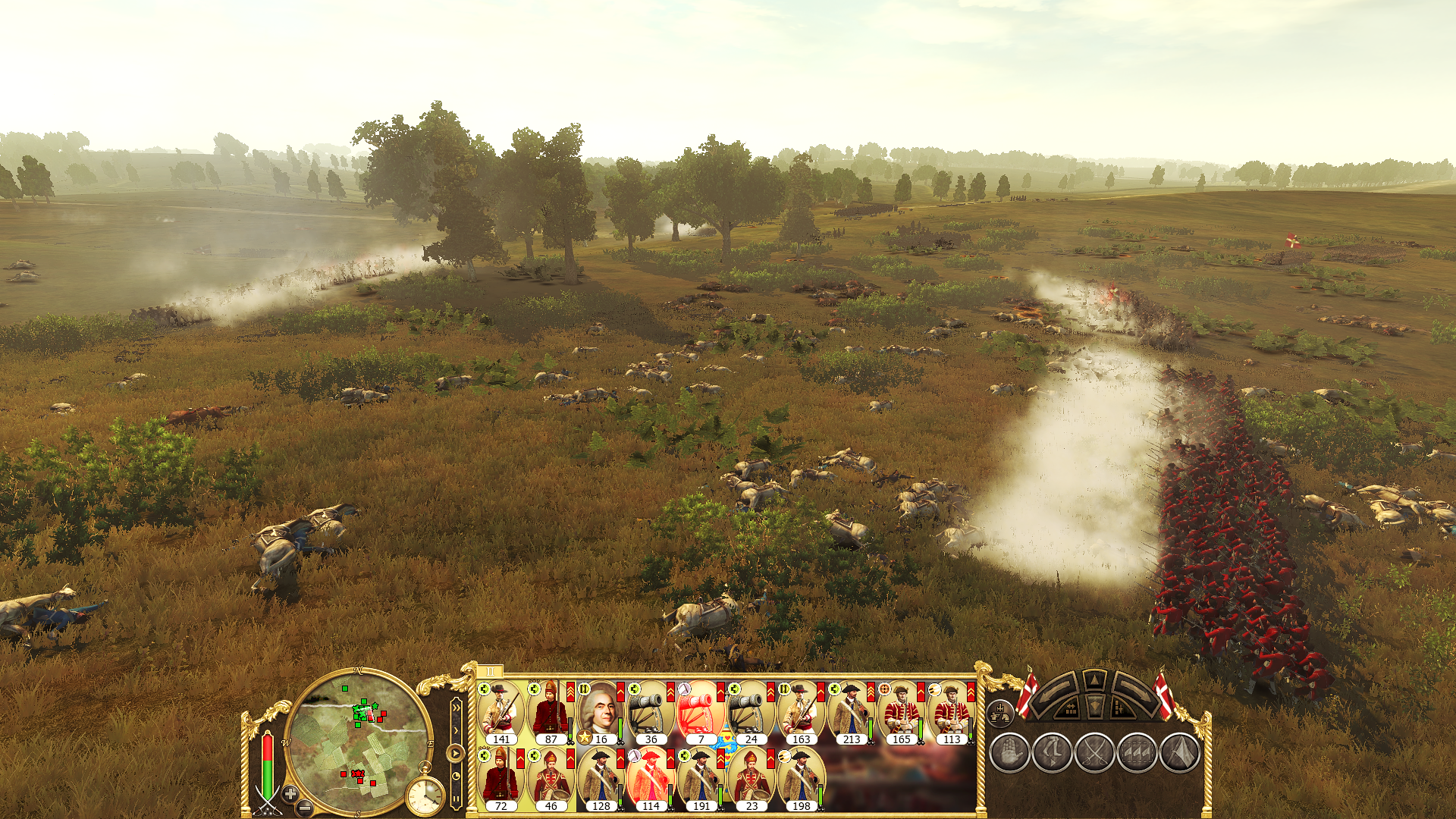Image resolution: width=1456 pixels, height=819 pixels.
Task: Select the unit card showing 198 men
Action: coord(800,780)
